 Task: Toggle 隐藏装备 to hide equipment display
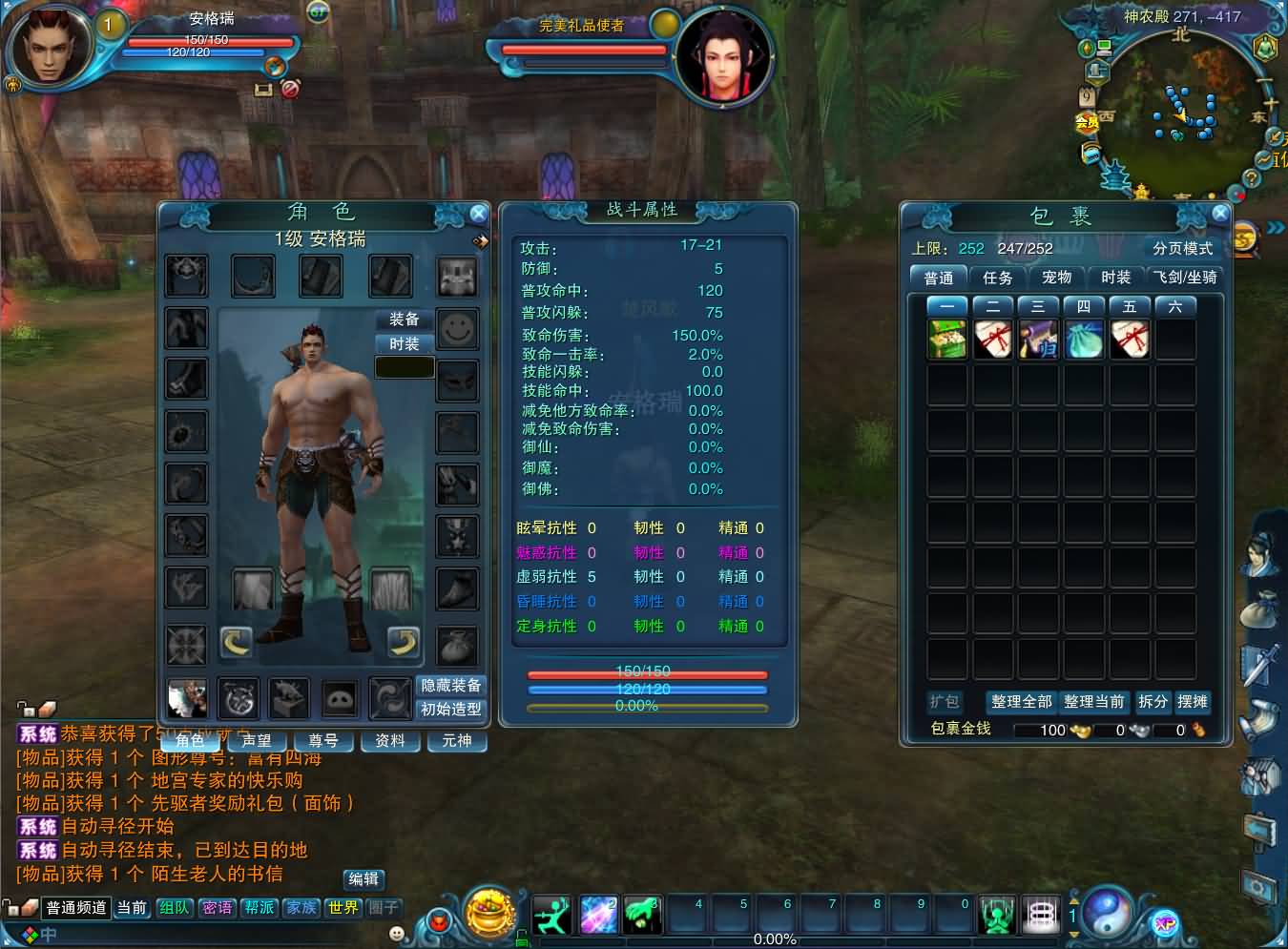click(449, 685)
